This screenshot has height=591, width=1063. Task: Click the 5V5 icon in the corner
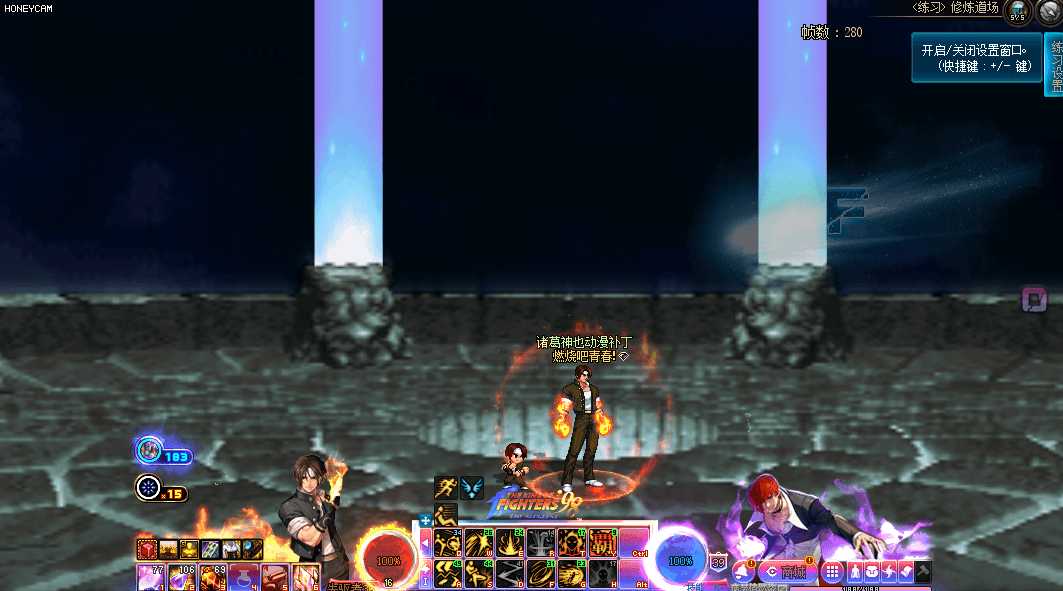coord(1017,11)
